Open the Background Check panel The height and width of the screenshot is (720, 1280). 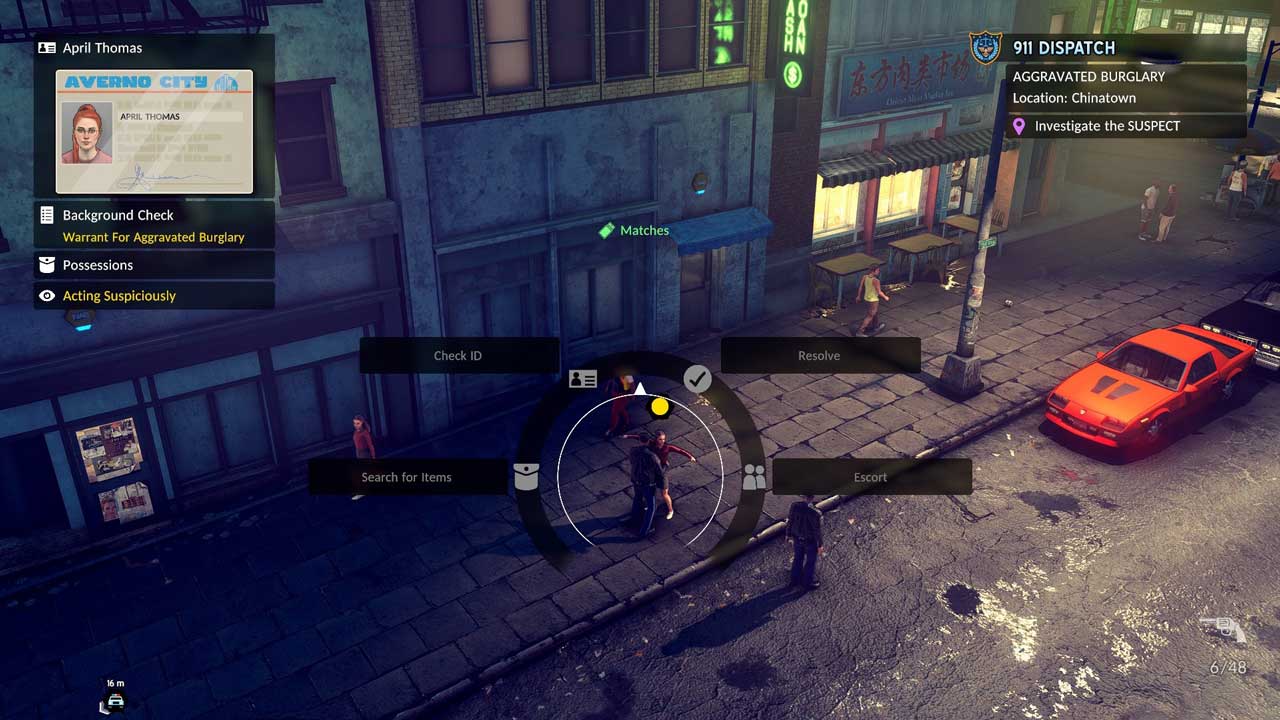point(154,225)
